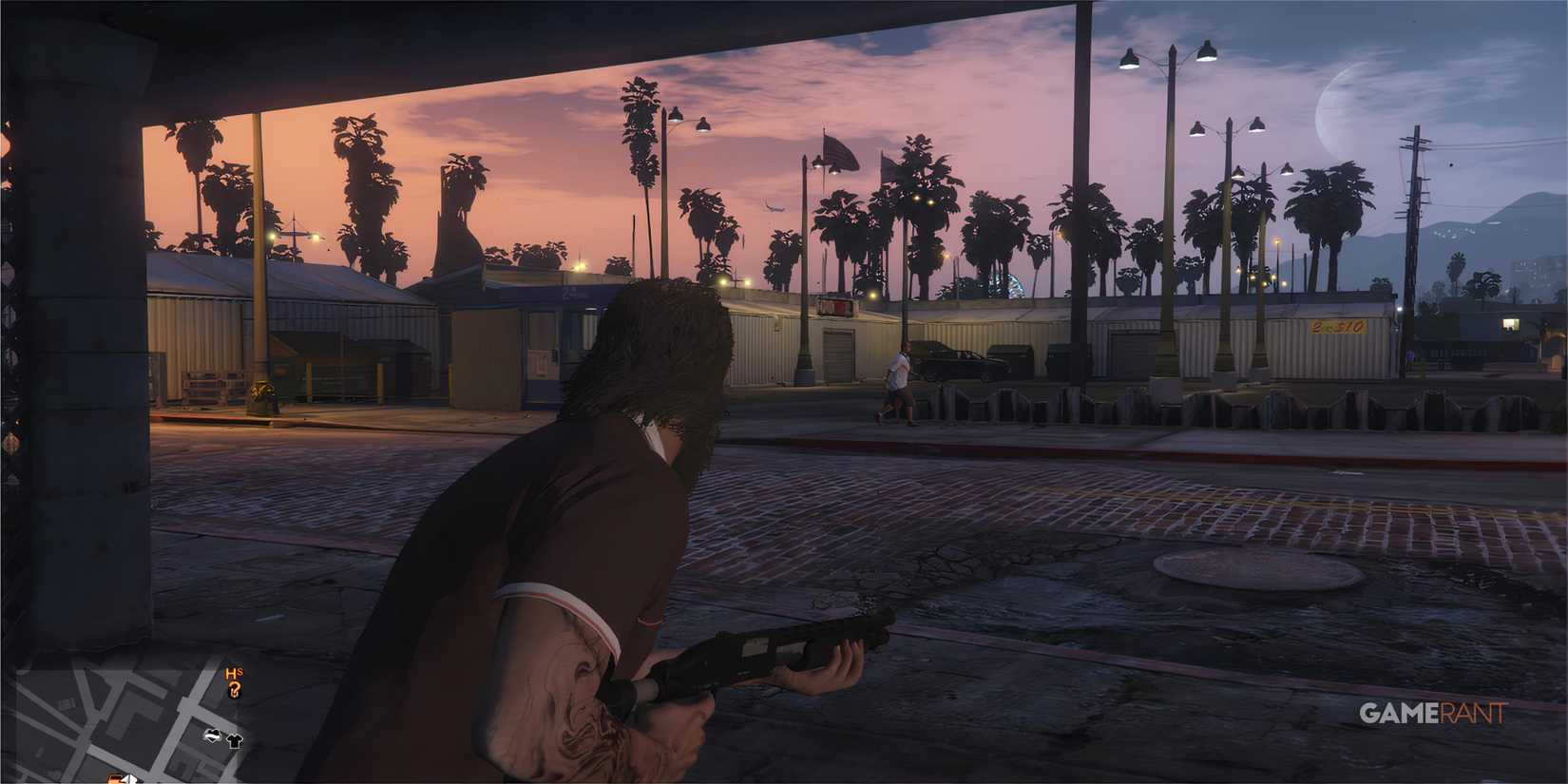The image size is (1568, 784).
Task: Click the white player arrow on the minimap
Action: click(x=129, y=778)
